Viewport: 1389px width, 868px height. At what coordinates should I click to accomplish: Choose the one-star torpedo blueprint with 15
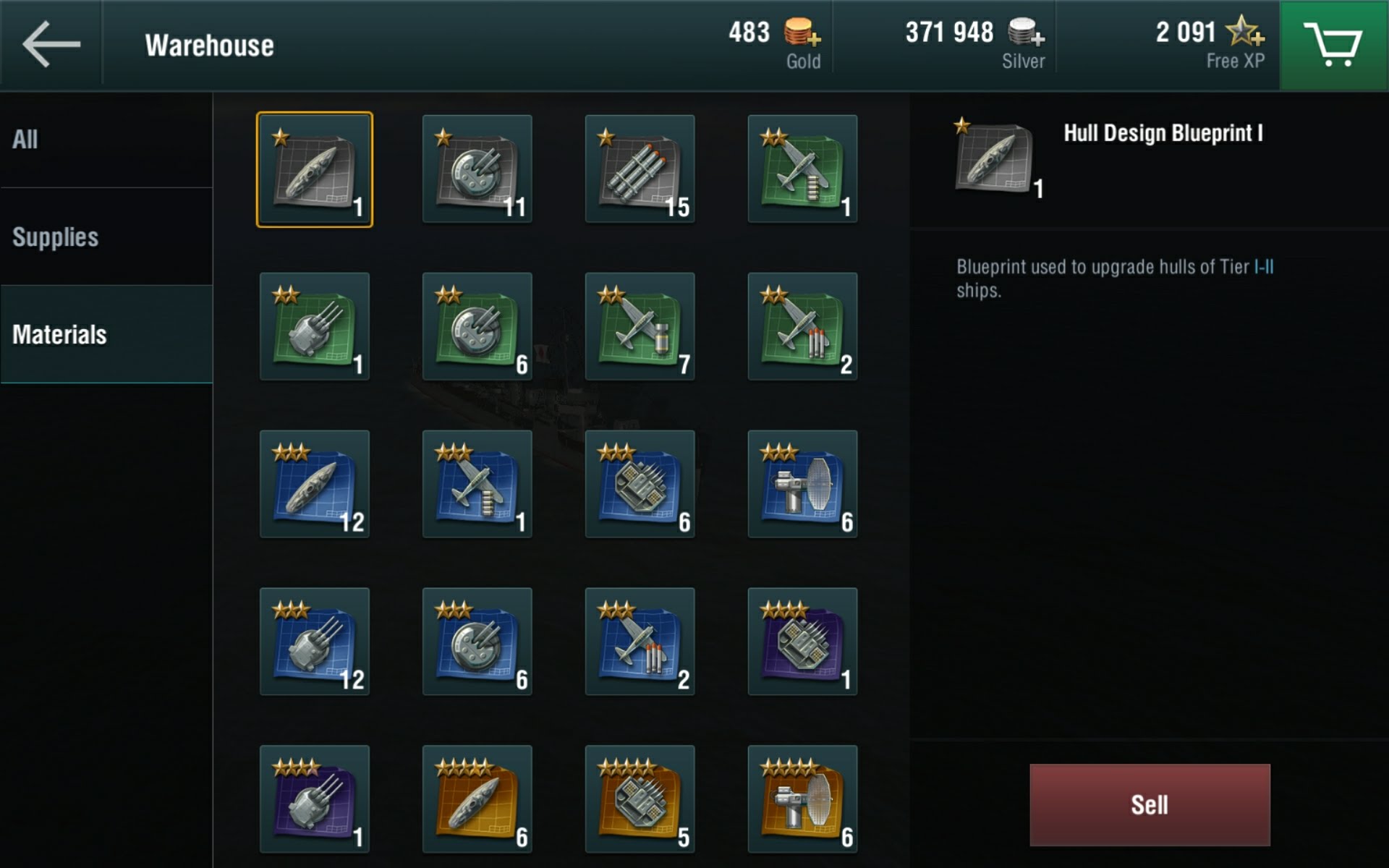click(x=640, y=169)
